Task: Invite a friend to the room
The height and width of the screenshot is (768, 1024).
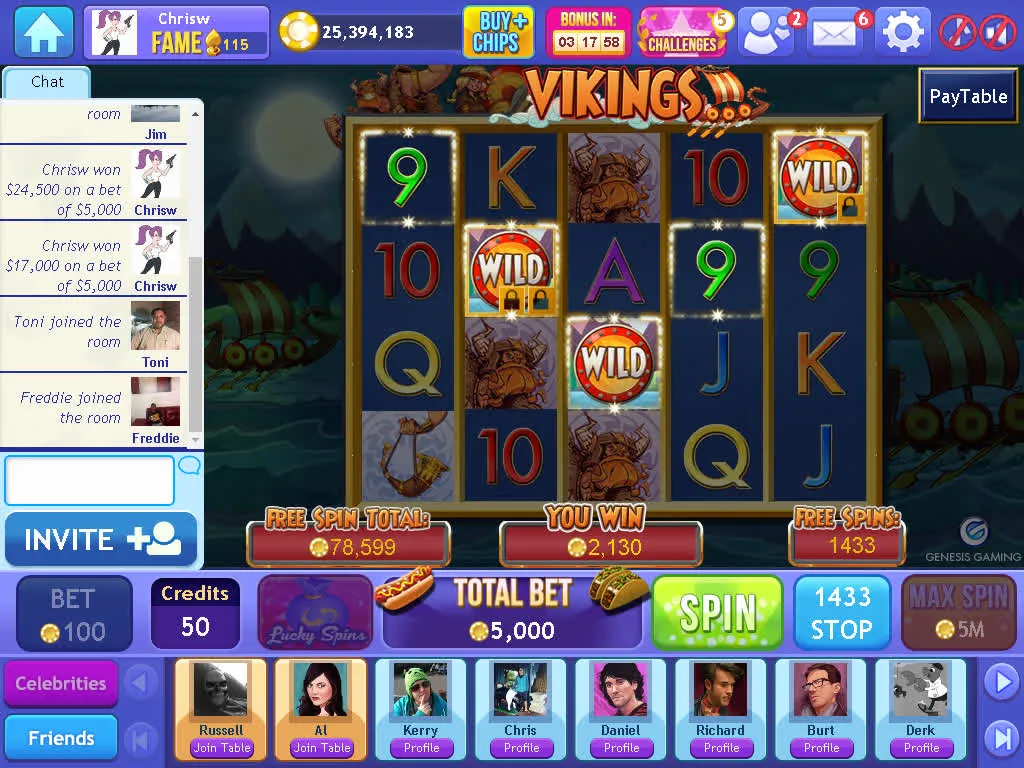Action: pyautogui.click(x=101, y=540)
